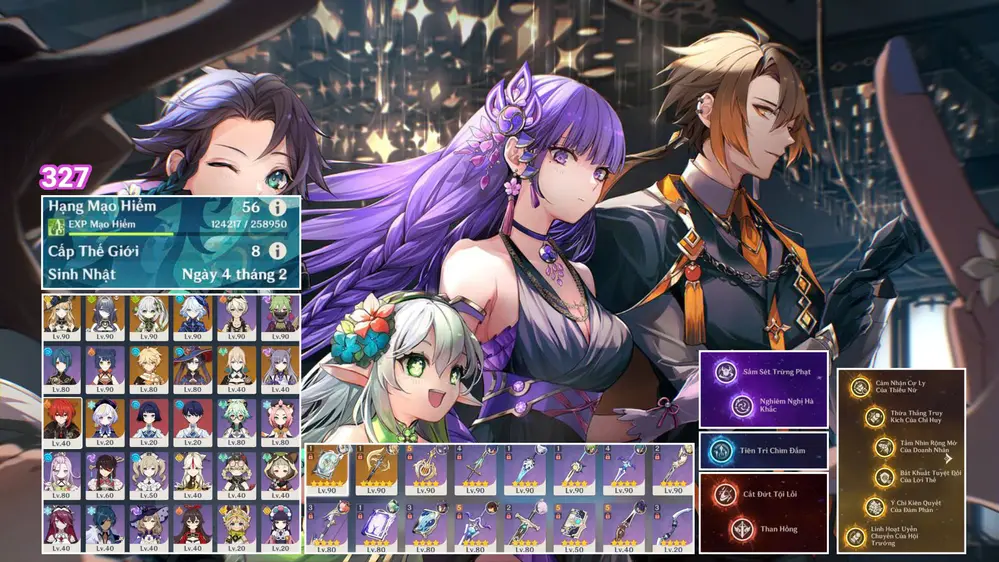Open the Than Hồng talent icon
Screen dimensions: 999x562
[743, 526]
